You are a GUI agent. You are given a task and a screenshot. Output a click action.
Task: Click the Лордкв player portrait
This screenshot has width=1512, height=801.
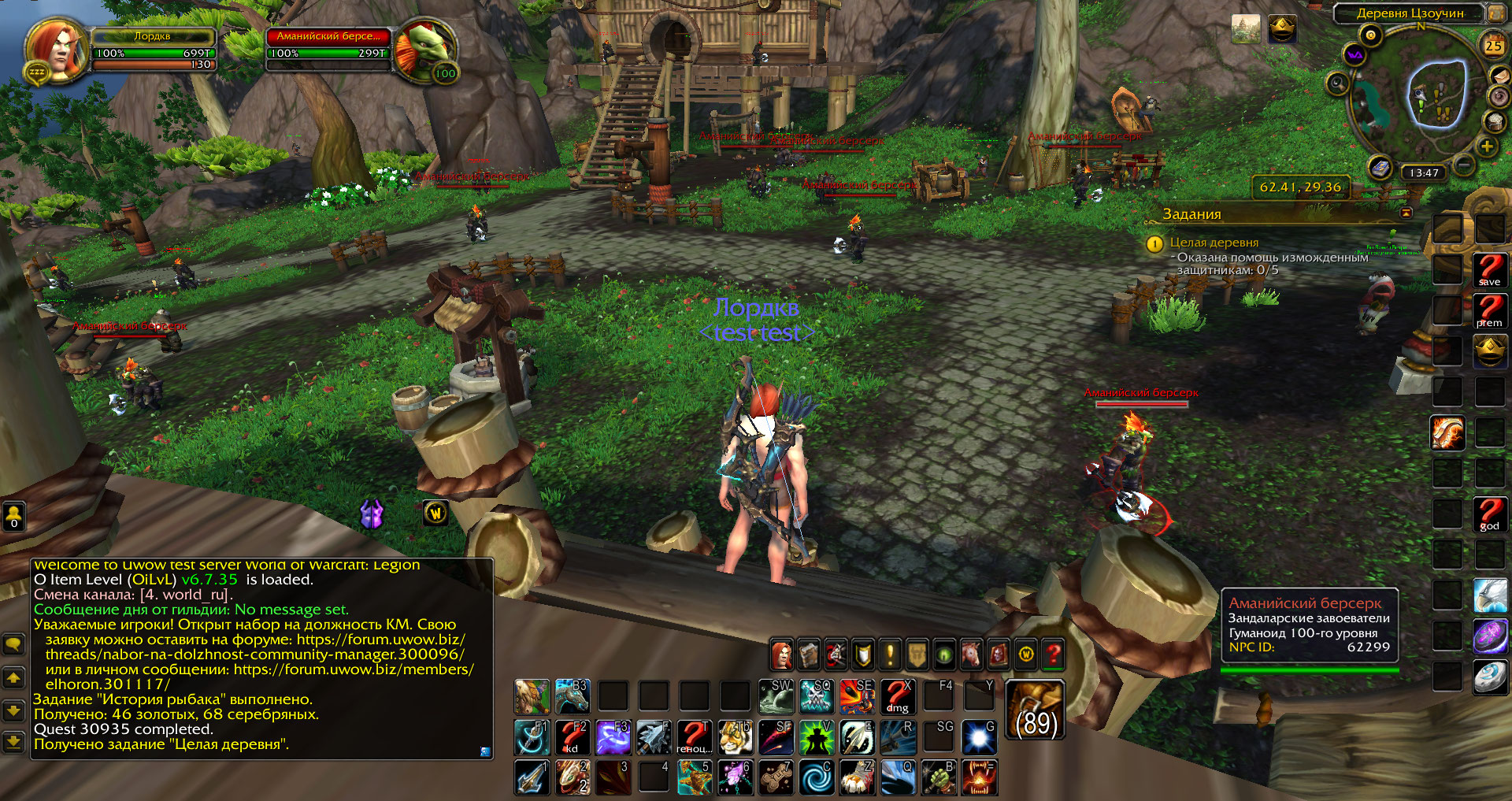click(55, 49)
